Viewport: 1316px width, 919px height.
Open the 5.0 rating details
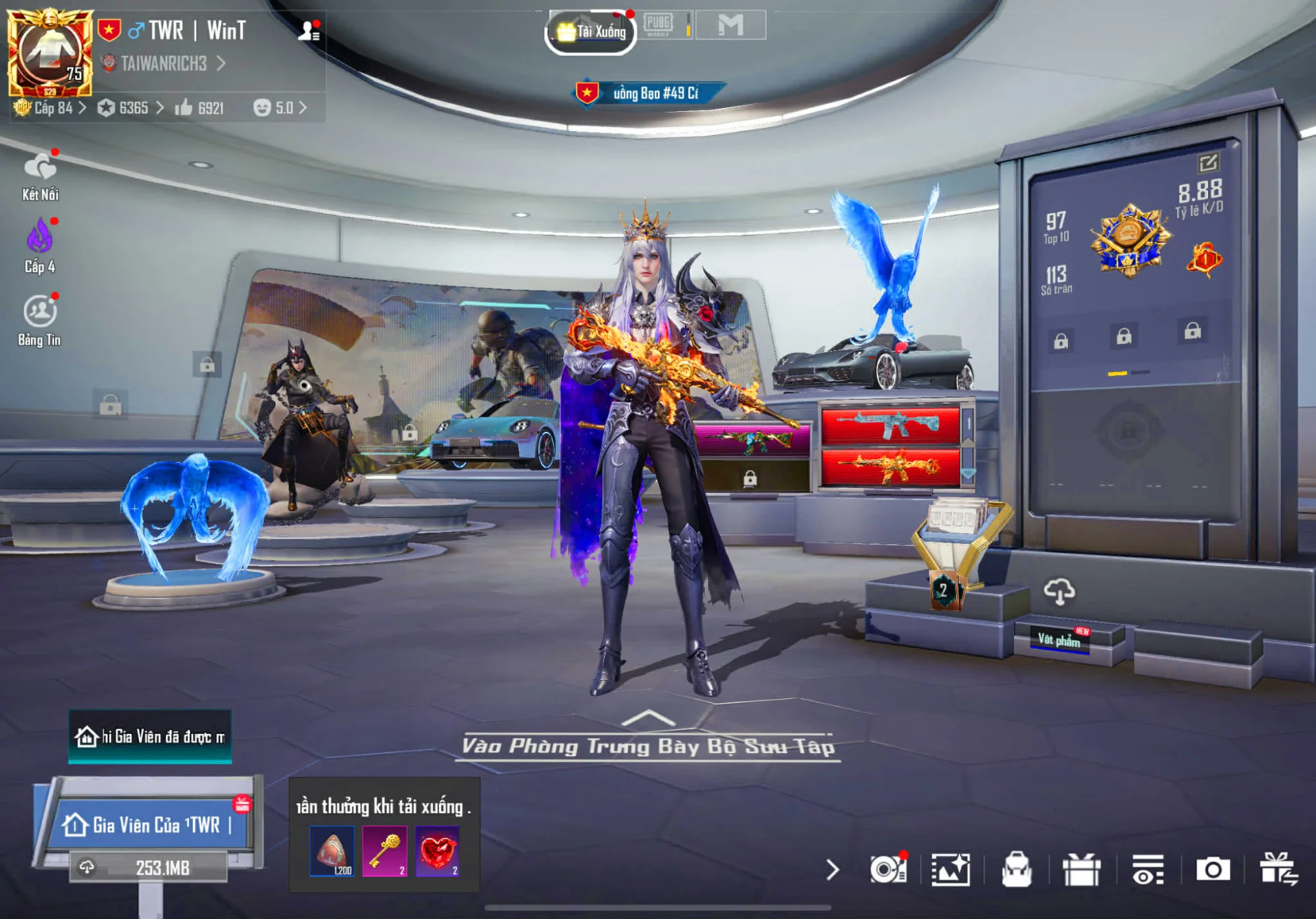click(280, 108)
